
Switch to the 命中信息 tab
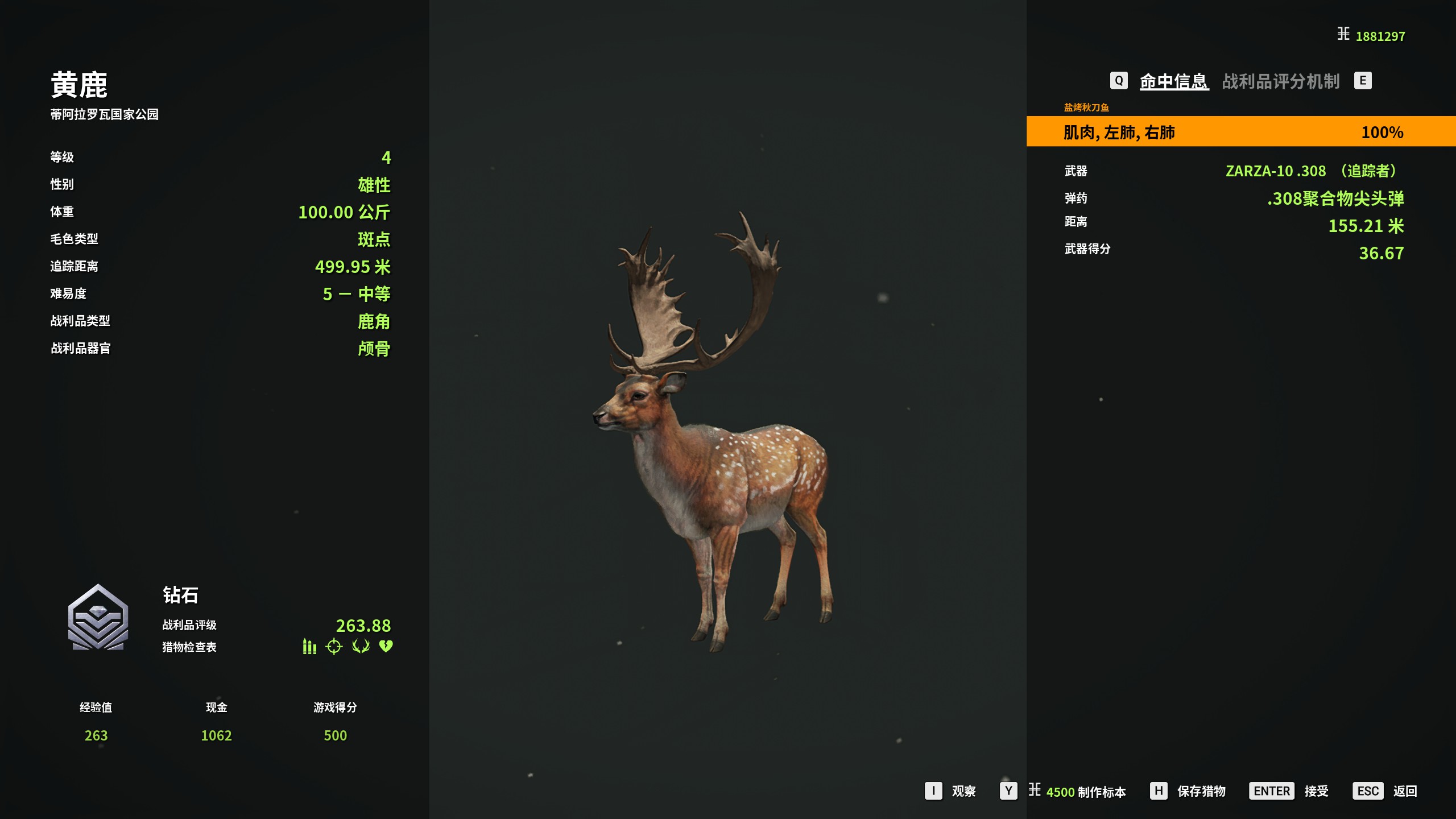(1173, 81)
